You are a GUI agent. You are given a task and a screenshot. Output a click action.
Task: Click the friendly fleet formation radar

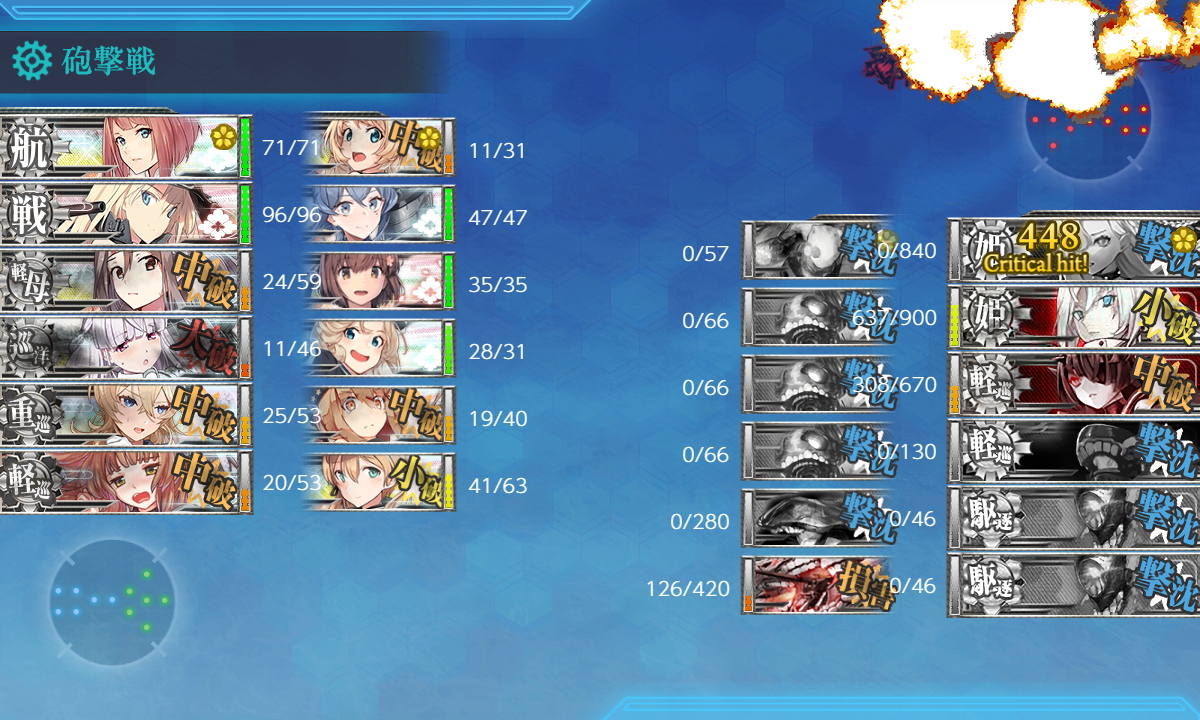tap(112, 602)
